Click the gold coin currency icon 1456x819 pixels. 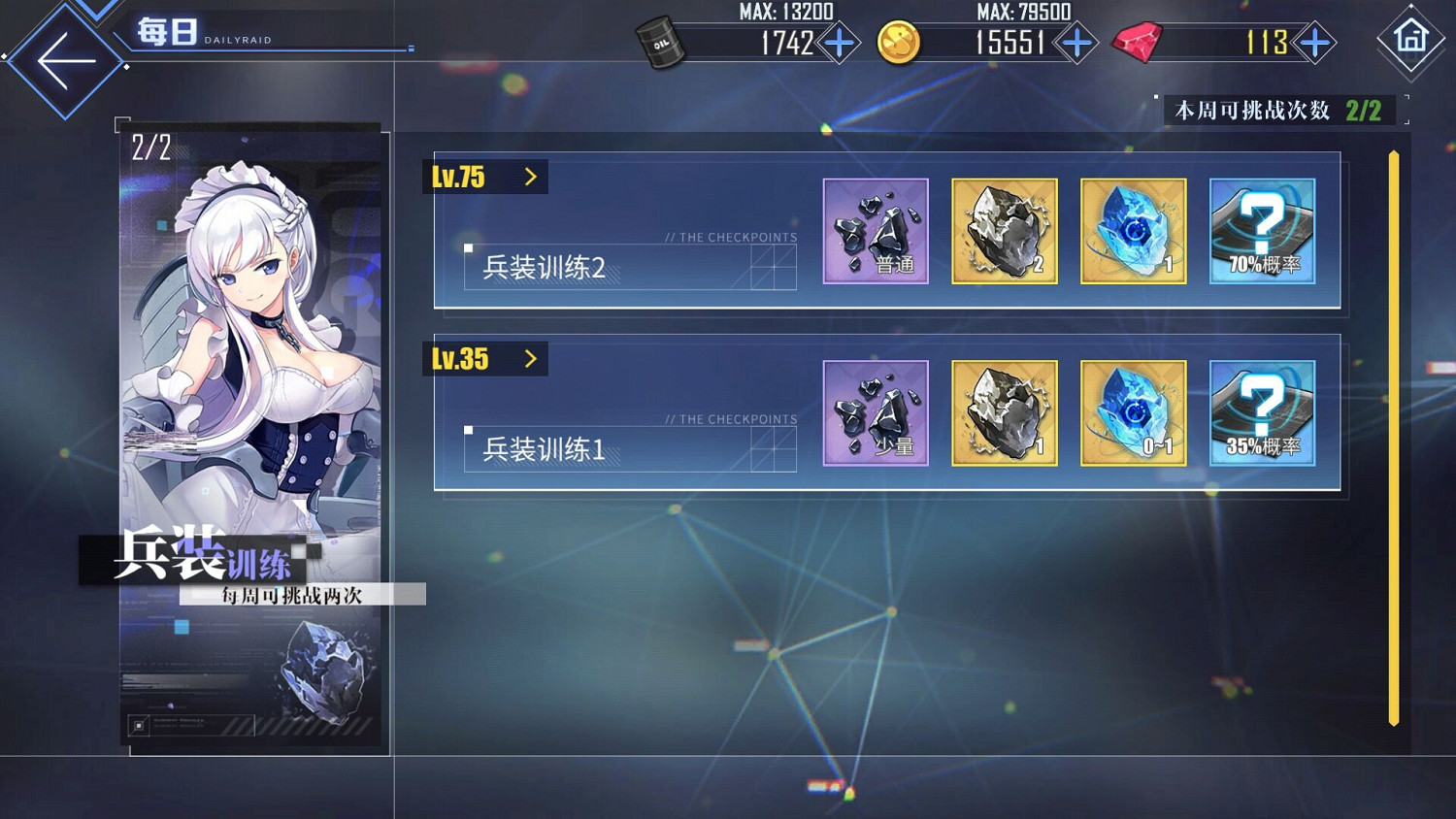point(898,43)
